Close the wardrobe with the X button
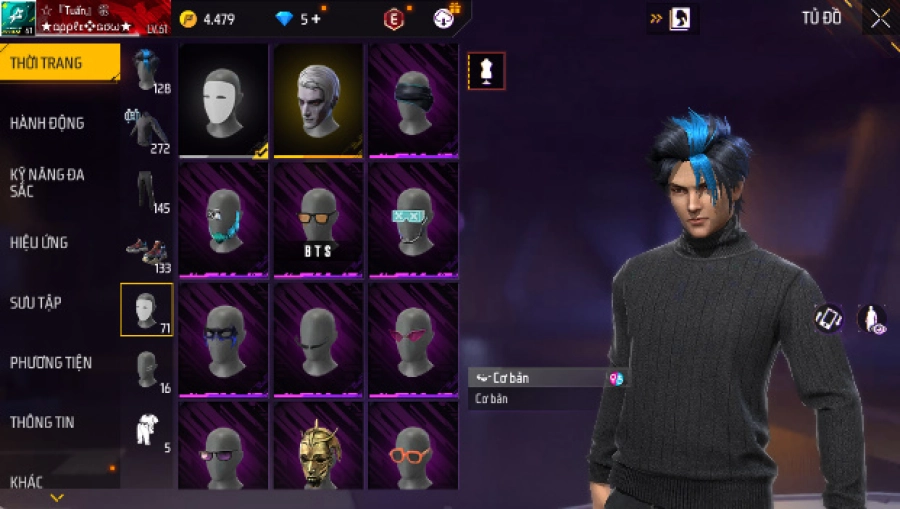 [879, 19]
